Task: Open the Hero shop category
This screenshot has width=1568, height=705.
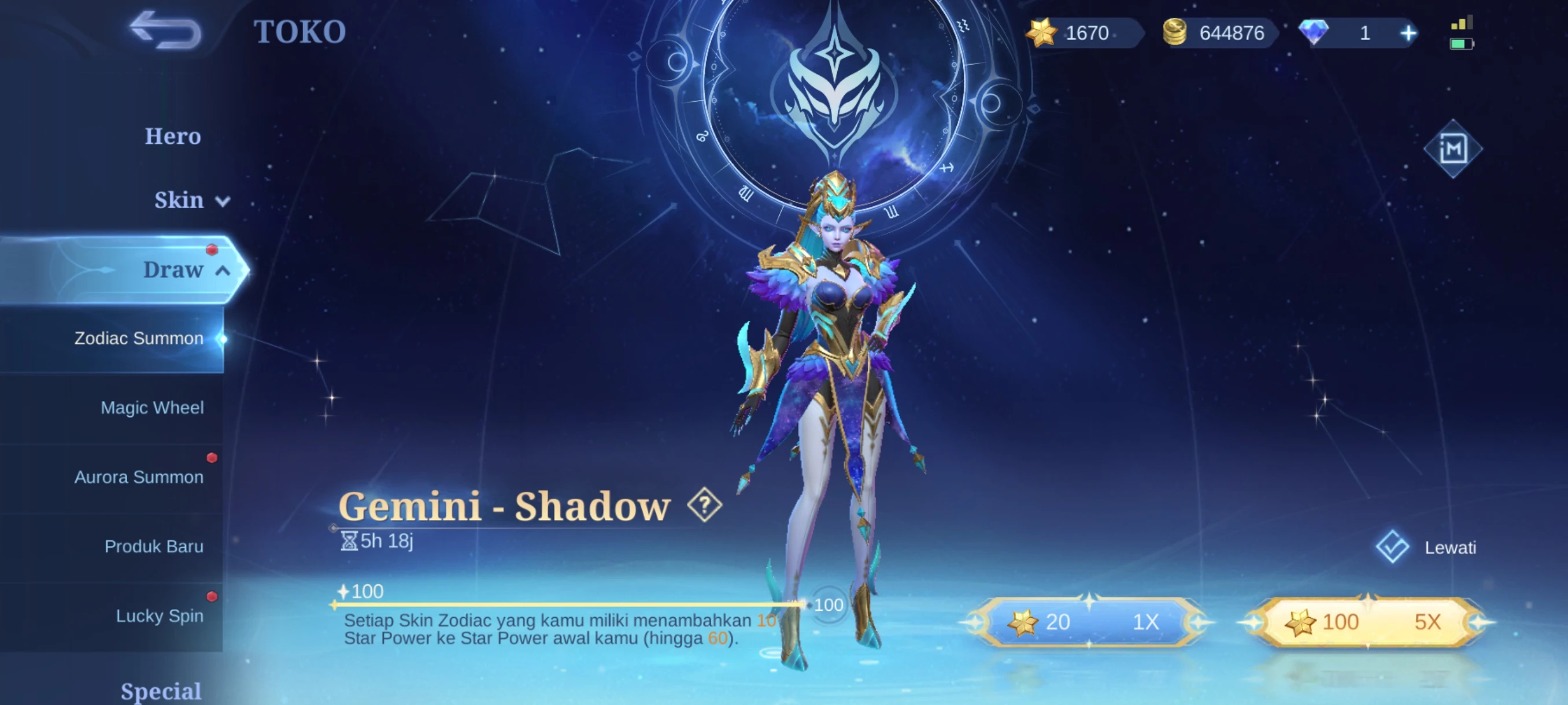Action: tap(172, 136)
